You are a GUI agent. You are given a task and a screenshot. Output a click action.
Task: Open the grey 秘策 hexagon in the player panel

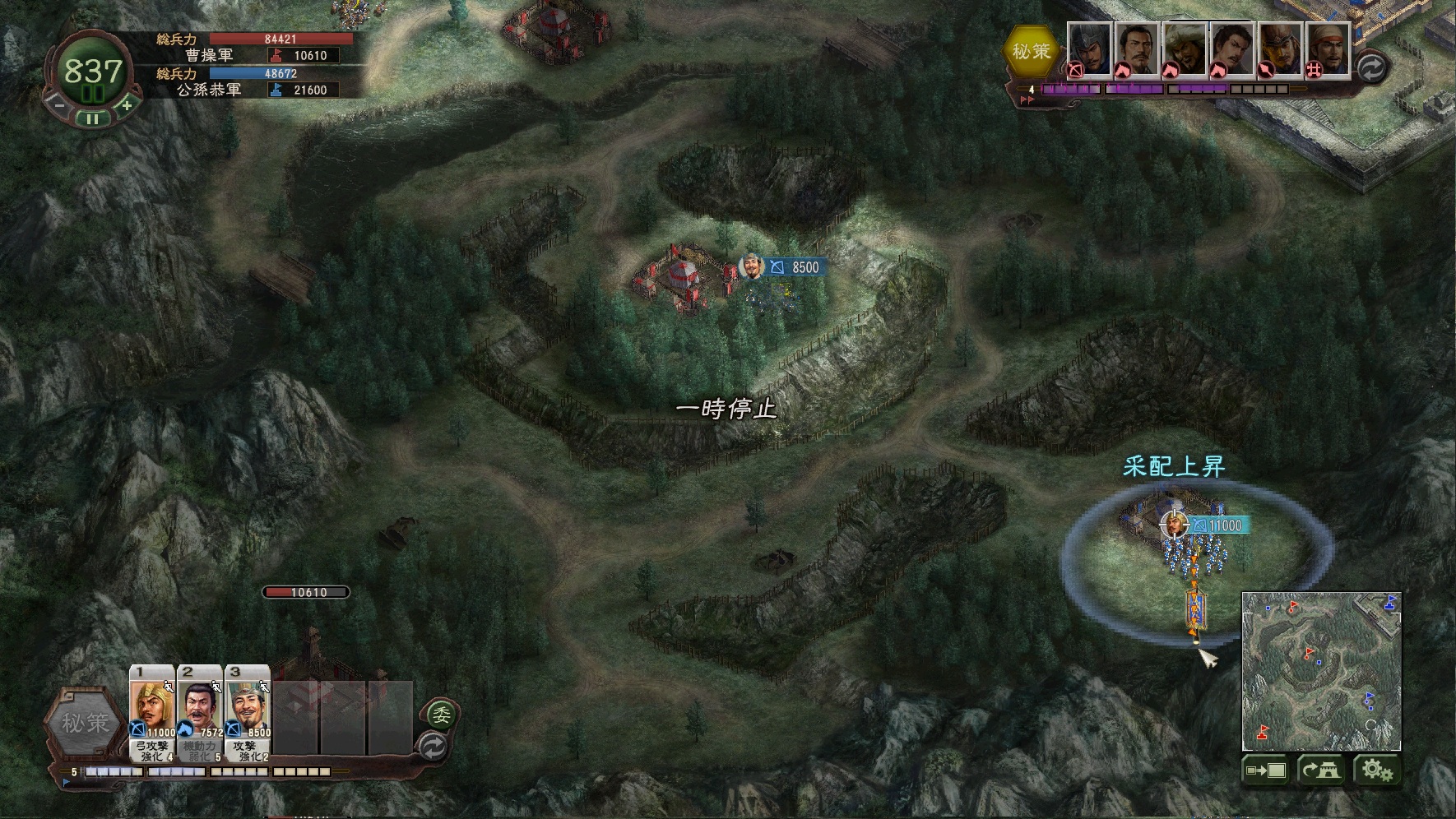86,724
